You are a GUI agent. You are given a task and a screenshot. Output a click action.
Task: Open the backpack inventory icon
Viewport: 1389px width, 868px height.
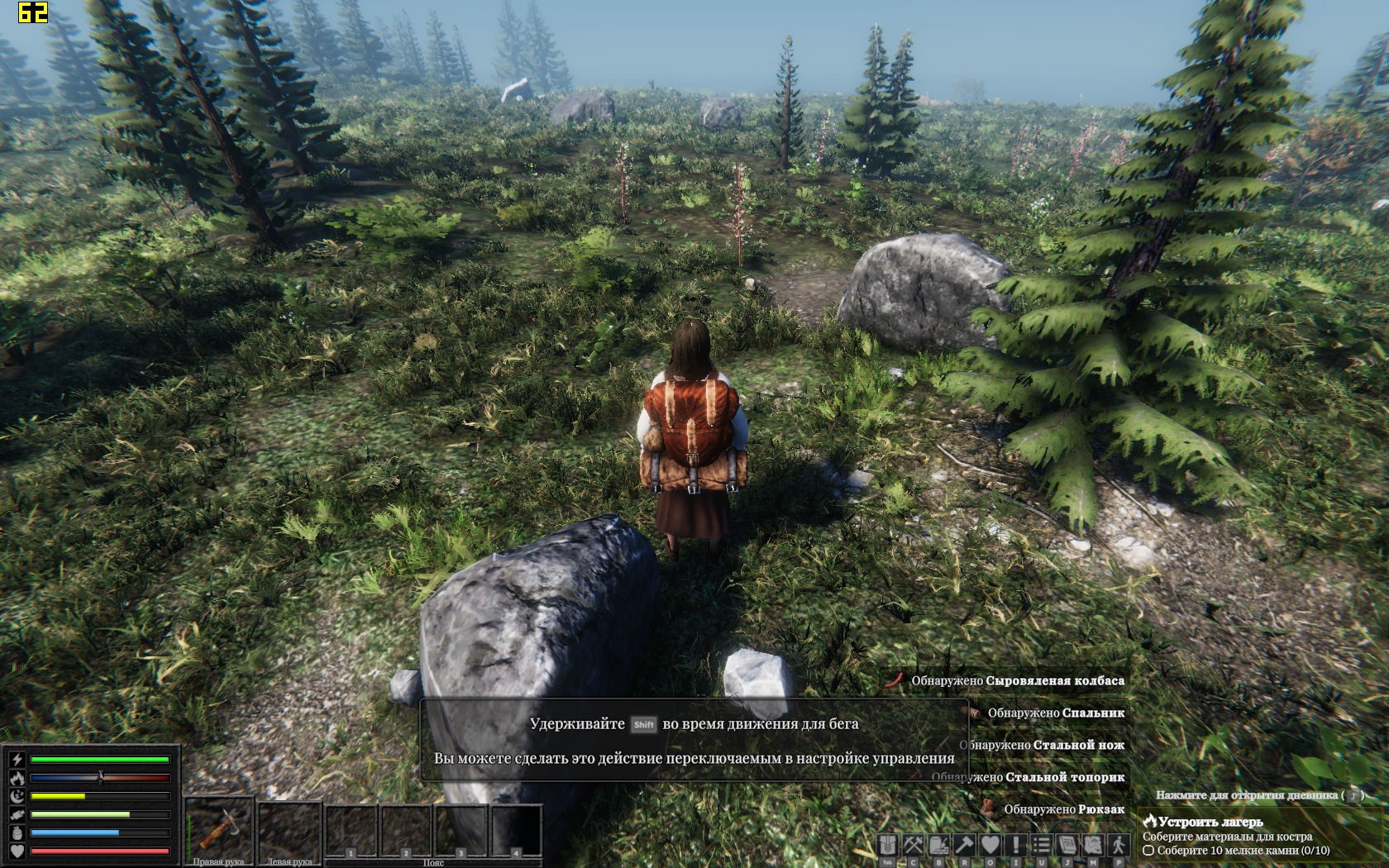[888, 845]
